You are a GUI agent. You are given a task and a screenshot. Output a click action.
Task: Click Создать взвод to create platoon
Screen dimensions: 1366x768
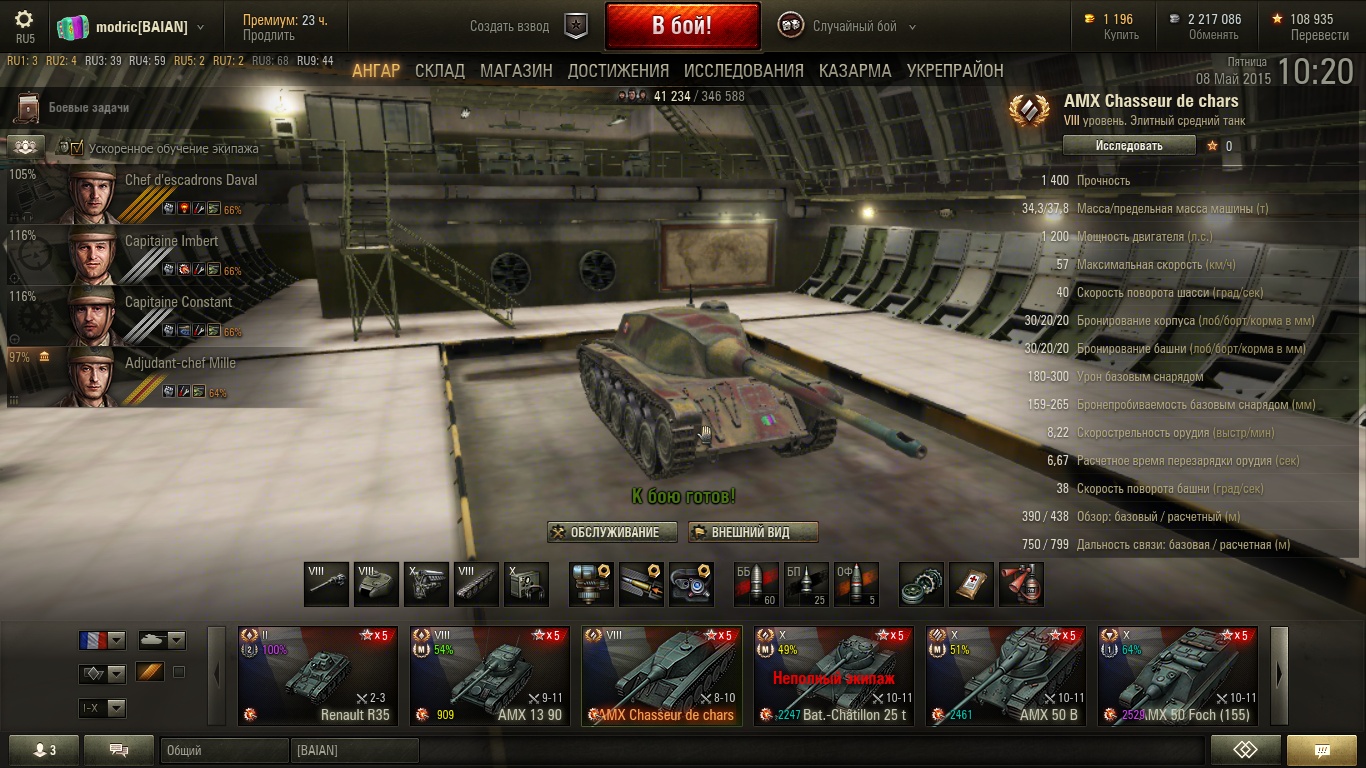(x=510, y=27)
